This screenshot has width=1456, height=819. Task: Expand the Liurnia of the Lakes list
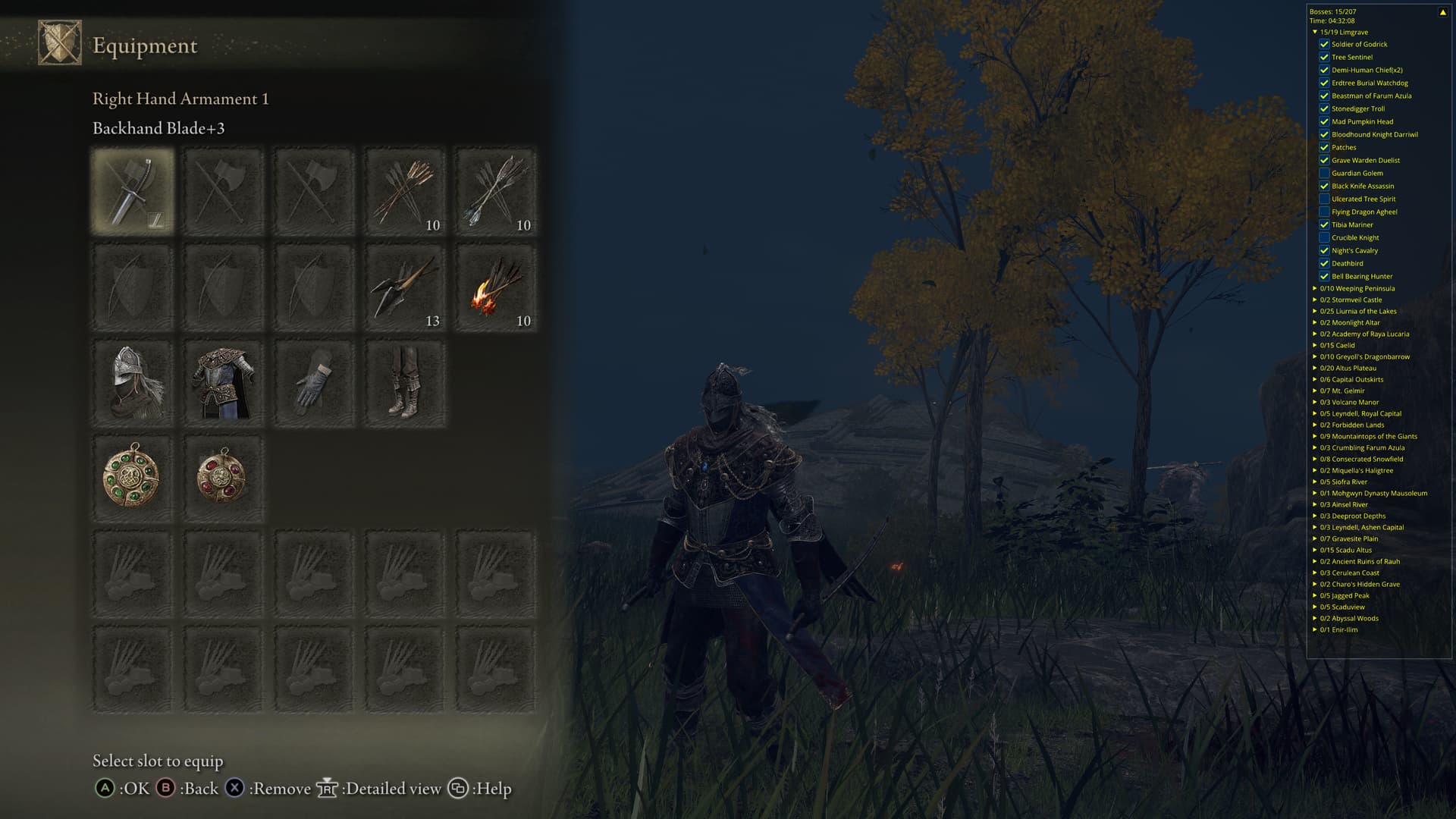[1315, 311]
